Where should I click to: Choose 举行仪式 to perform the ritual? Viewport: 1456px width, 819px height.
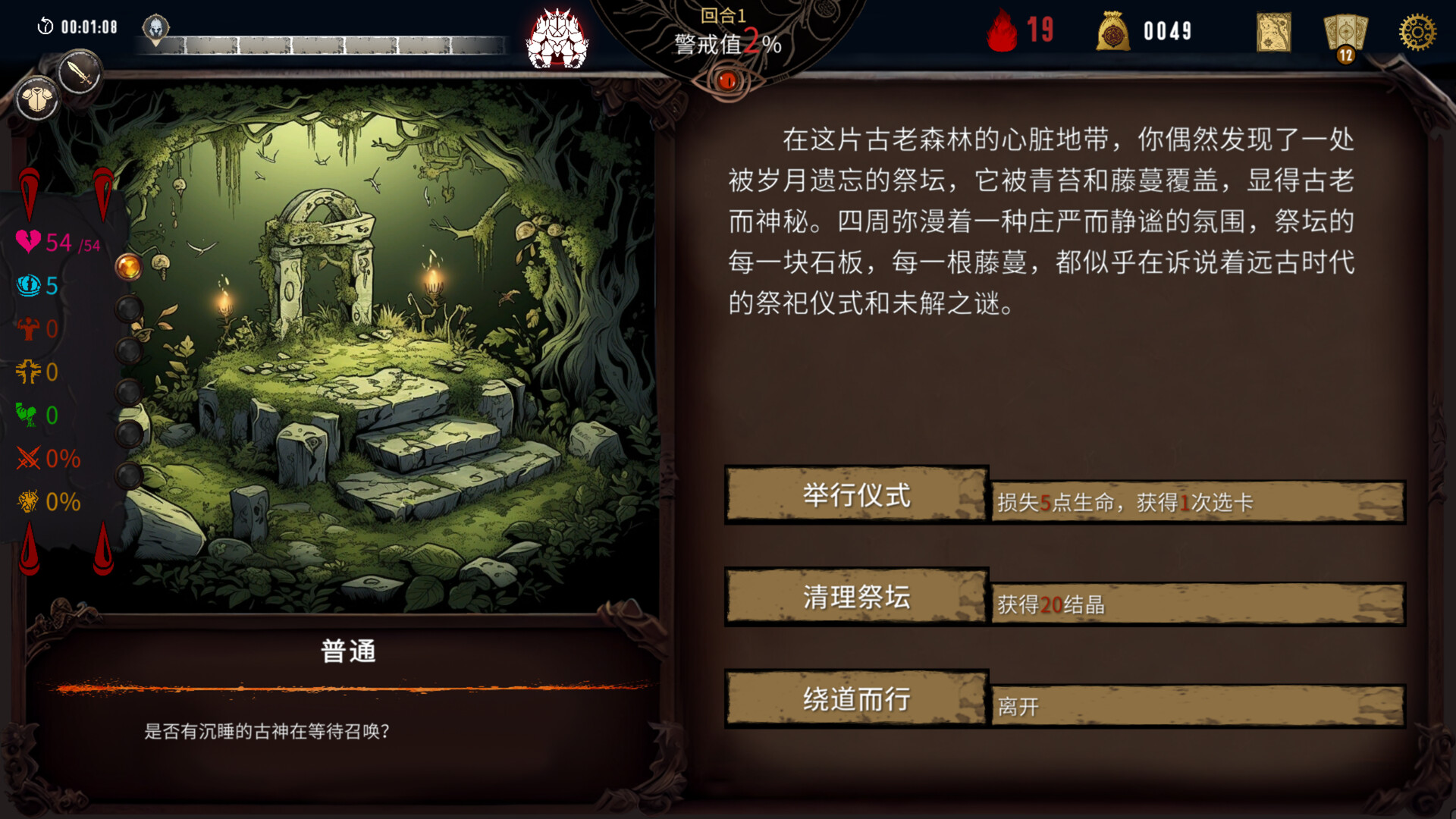coord(856,497)
